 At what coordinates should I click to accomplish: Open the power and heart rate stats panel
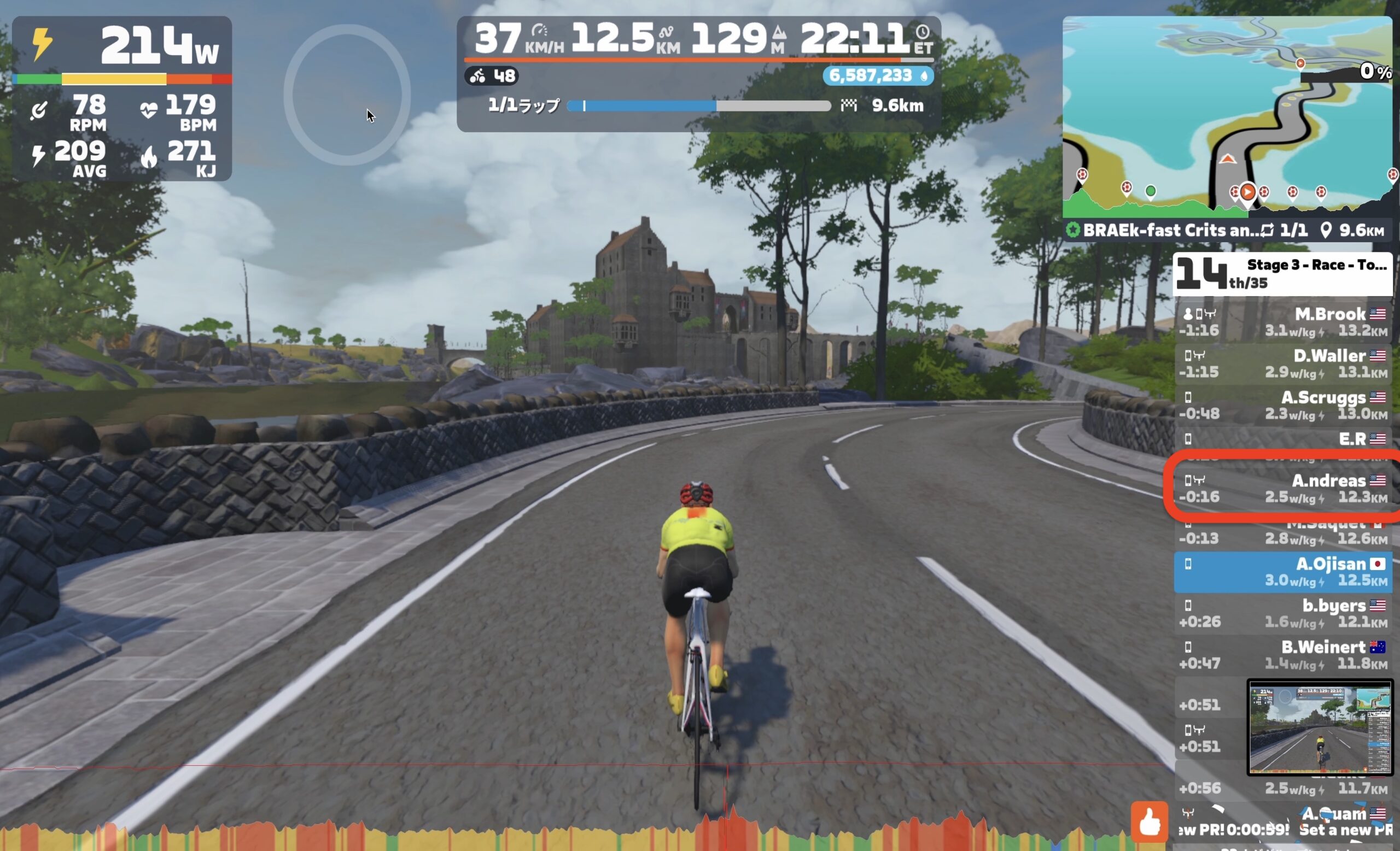click(x=121, y=98)
